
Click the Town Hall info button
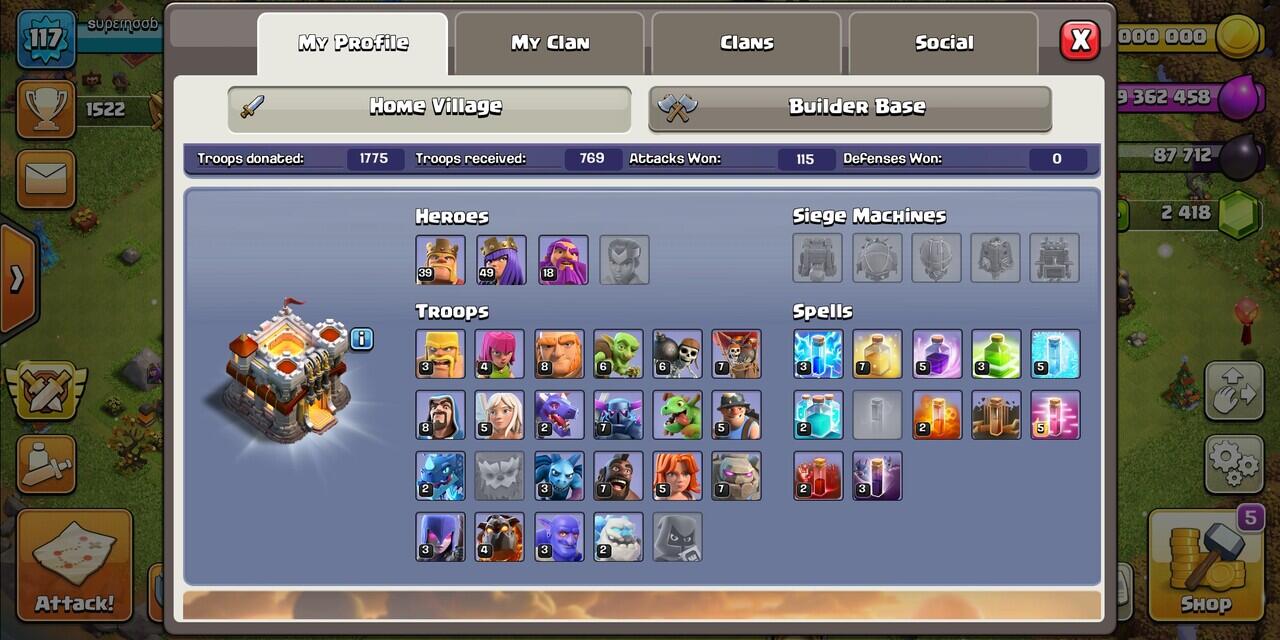(x=361, y=339)
